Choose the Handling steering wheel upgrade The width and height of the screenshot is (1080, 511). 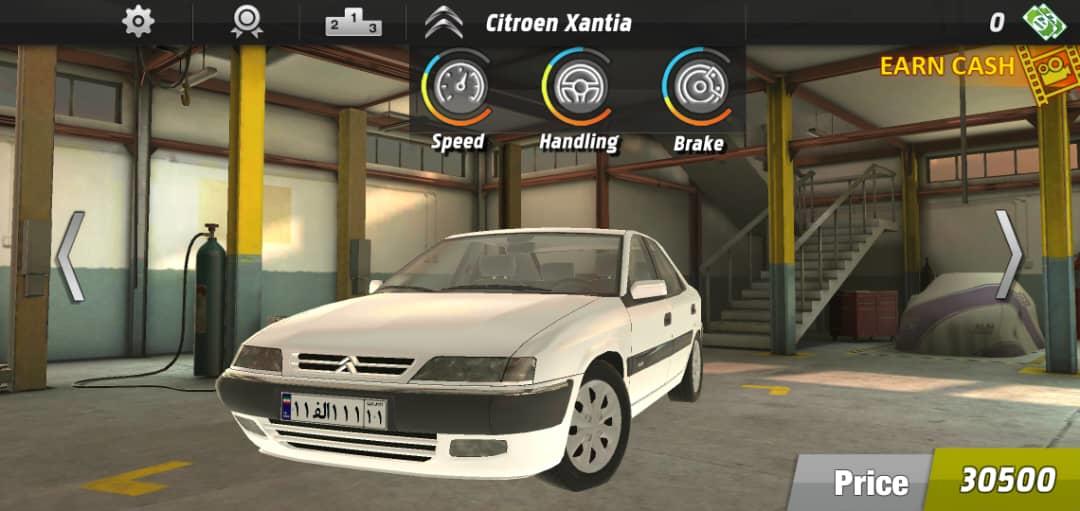point(578,86)
